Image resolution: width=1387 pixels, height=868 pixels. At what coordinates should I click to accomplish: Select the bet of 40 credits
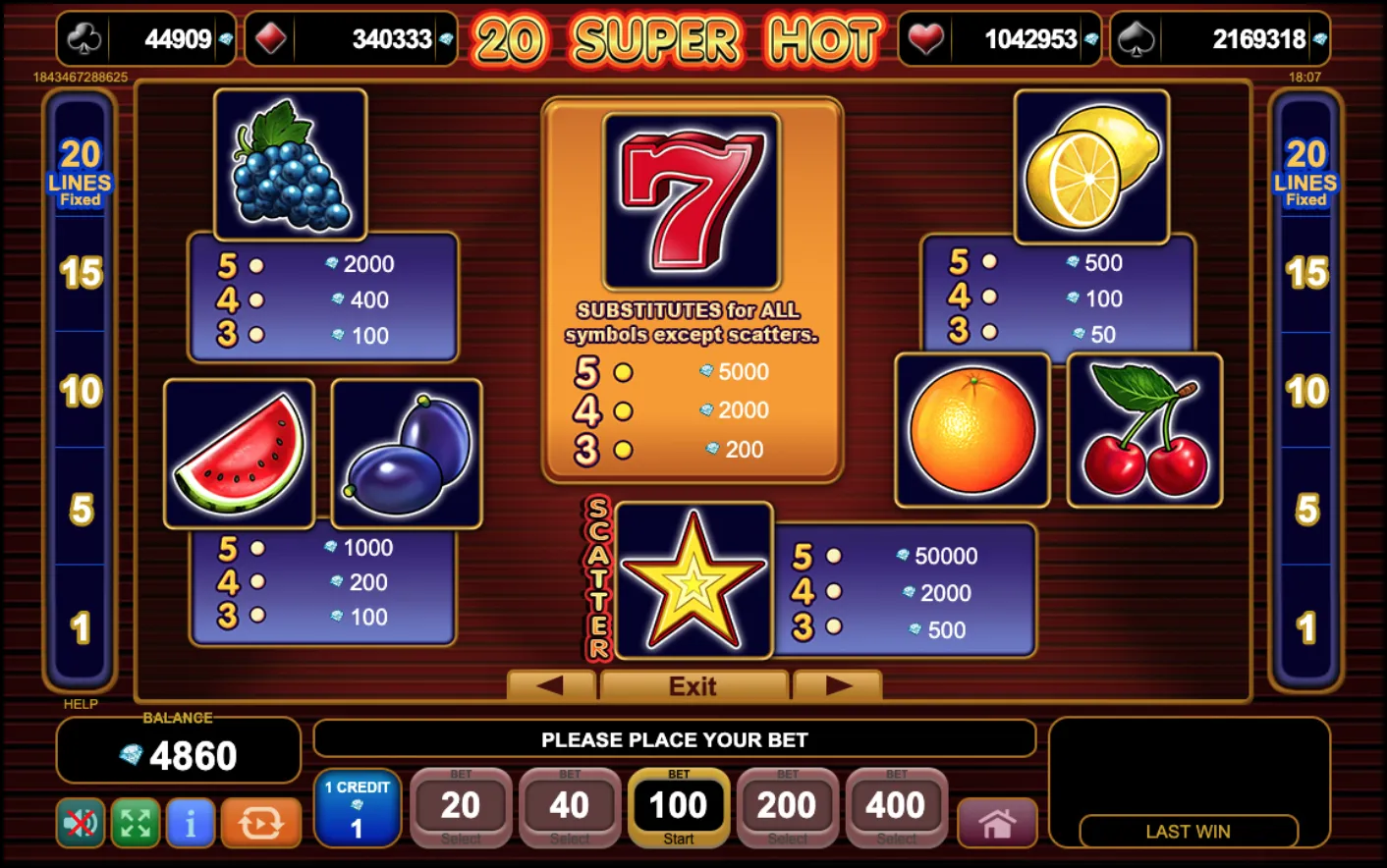click(570, 805)
